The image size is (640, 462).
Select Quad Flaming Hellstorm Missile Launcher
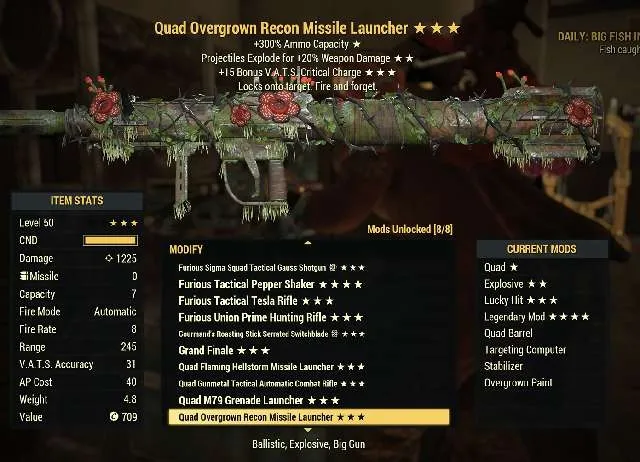(x=271, y=367)
